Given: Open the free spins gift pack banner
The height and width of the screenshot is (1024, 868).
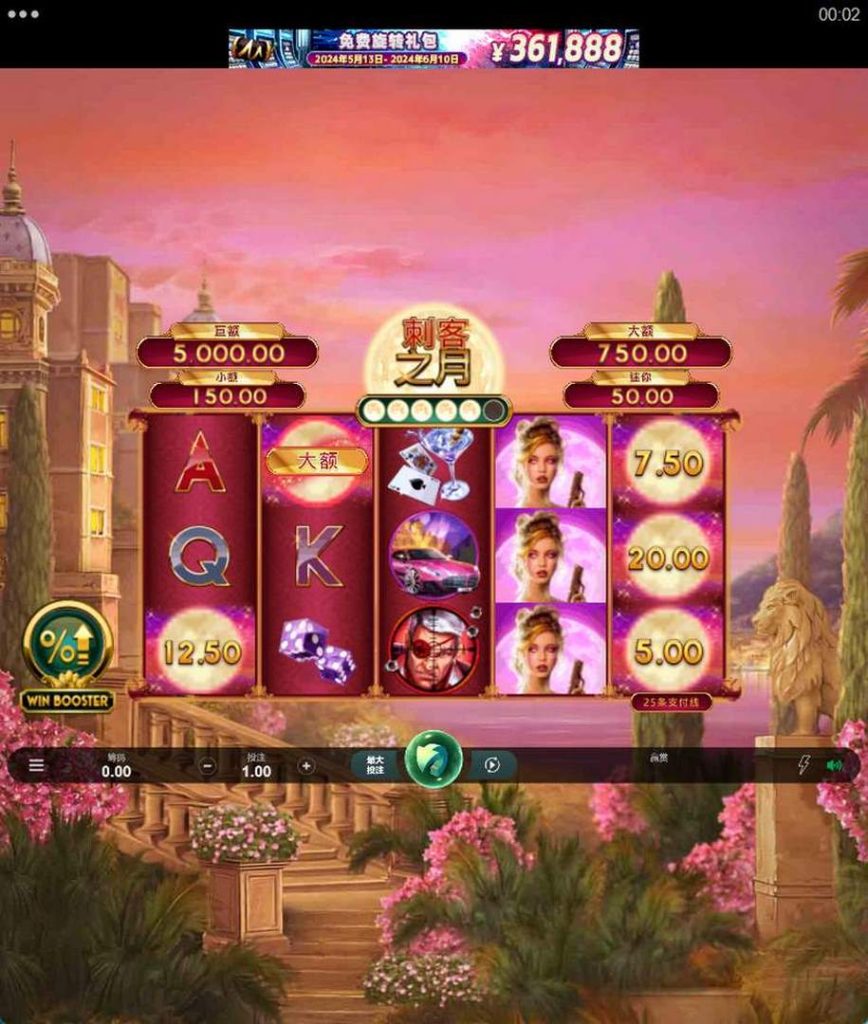Looking at the screenshot, I should point(433,48).
